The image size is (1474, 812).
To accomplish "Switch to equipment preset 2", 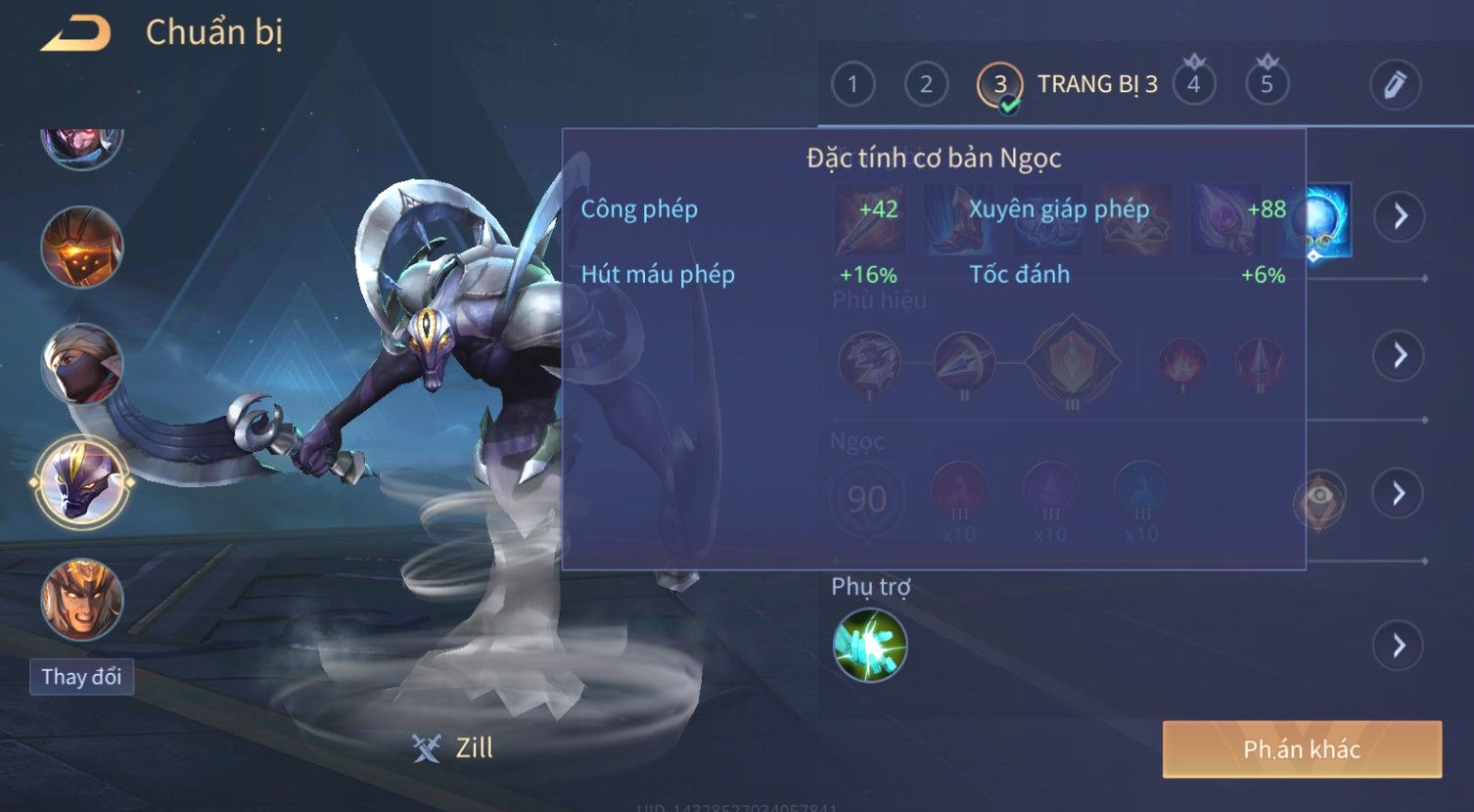I will (x=926, y=85).
